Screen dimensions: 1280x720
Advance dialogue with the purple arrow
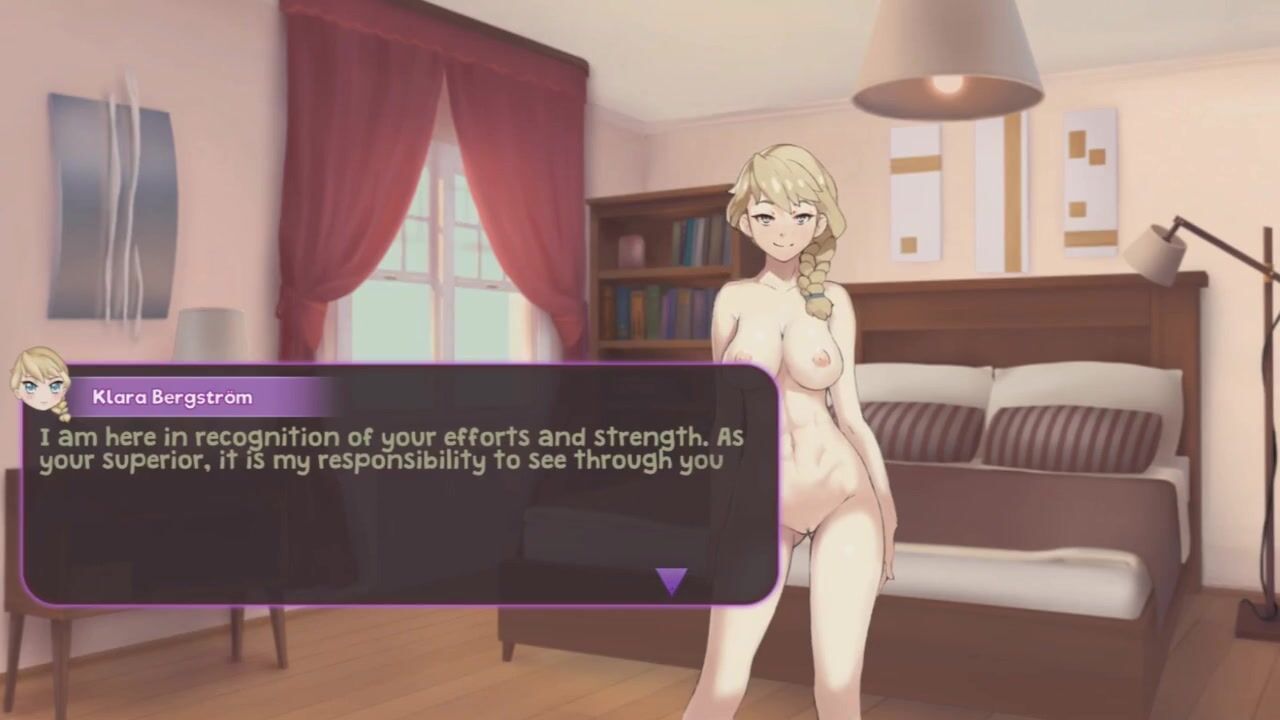(x=671, y=580)
